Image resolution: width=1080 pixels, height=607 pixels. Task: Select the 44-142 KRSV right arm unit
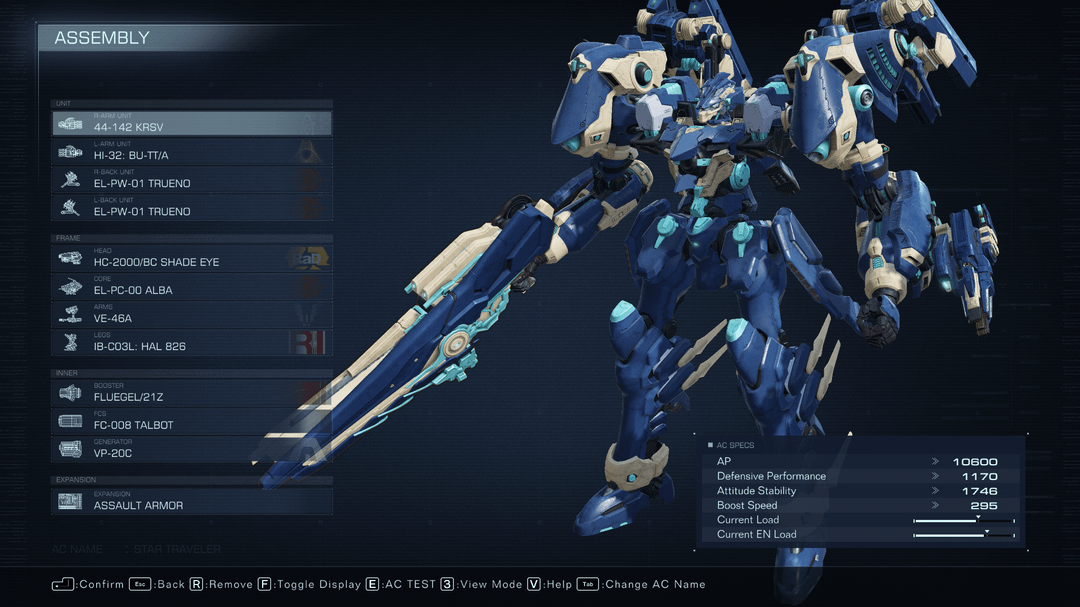click(191, 123)
